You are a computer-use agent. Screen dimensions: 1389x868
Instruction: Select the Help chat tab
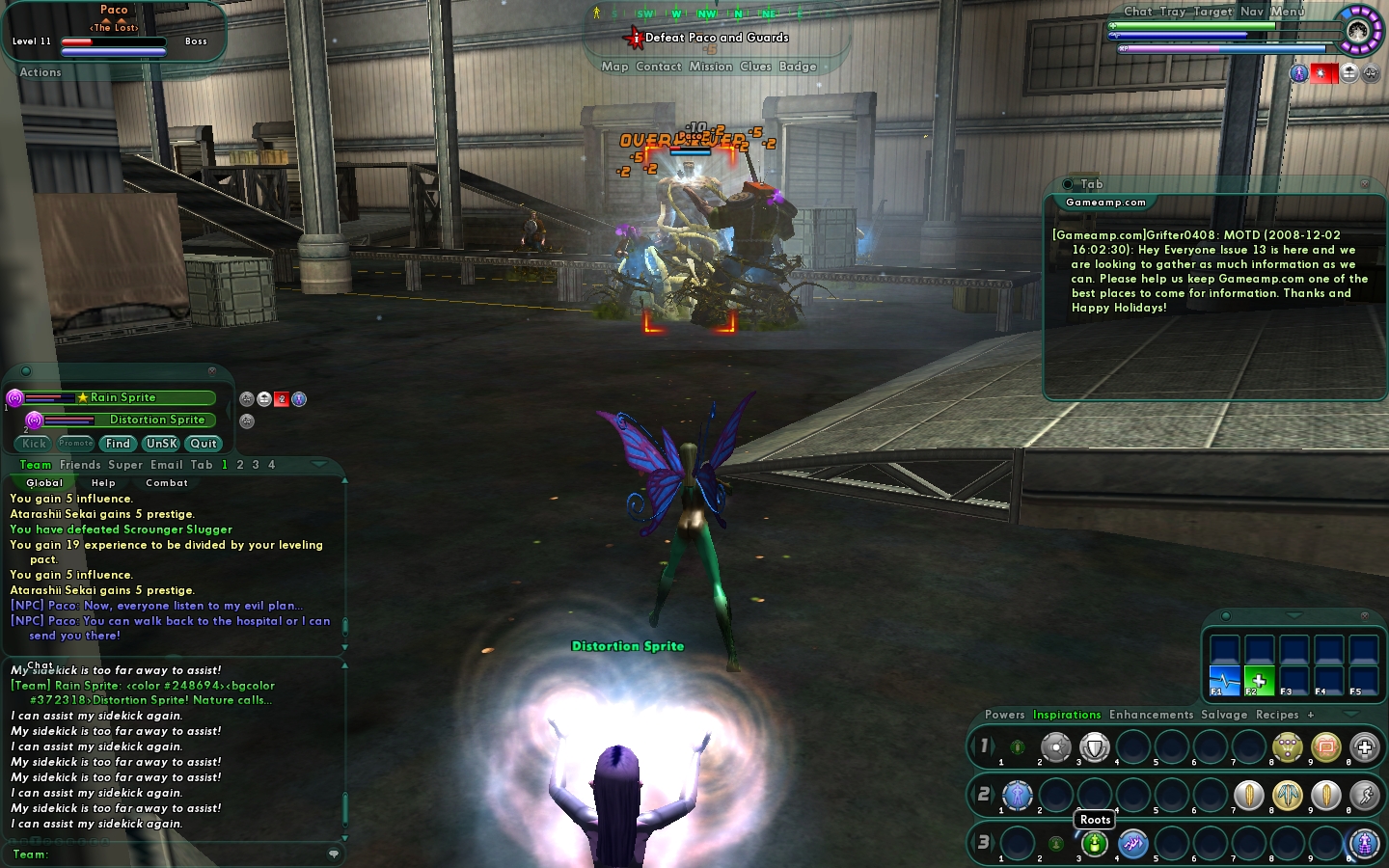pyautogui.click(x=103, y=483)
